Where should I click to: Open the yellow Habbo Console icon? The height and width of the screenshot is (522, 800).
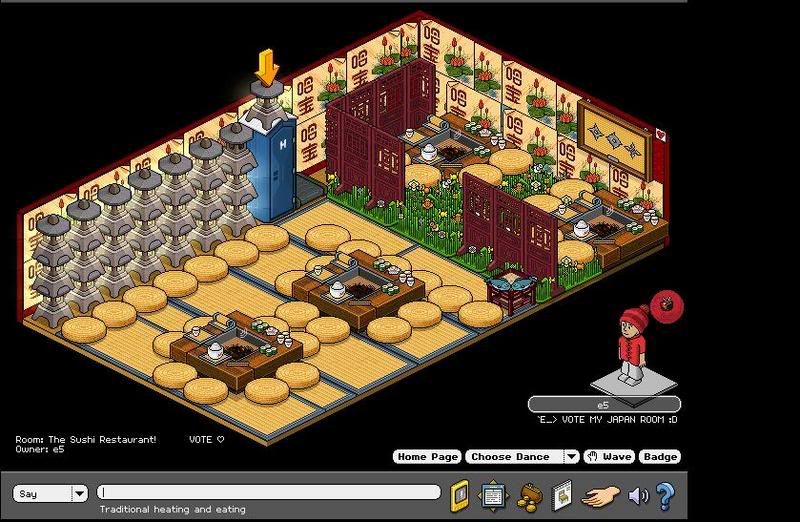tap(460, 494)
